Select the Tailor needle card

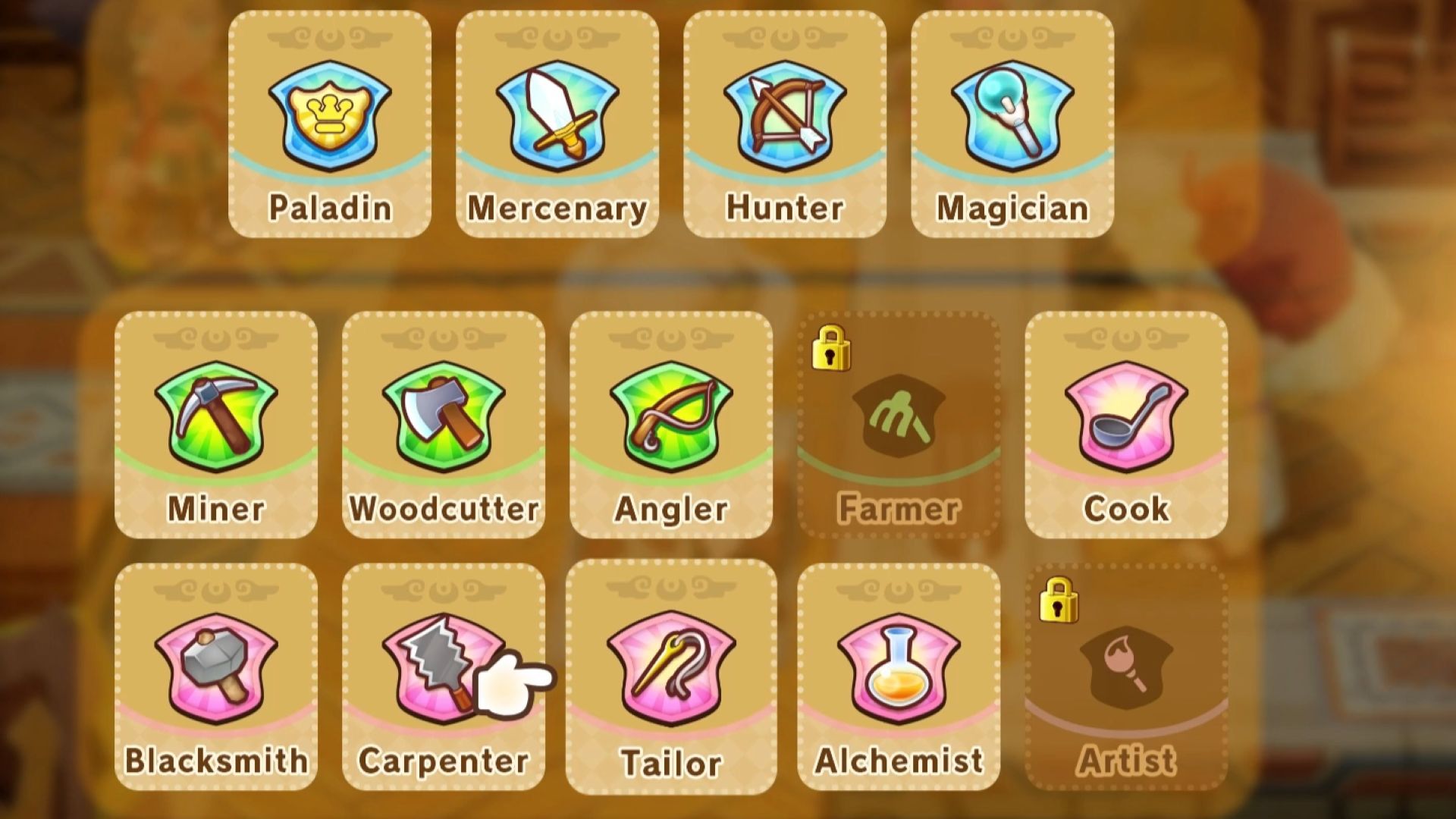click(671, 676)
